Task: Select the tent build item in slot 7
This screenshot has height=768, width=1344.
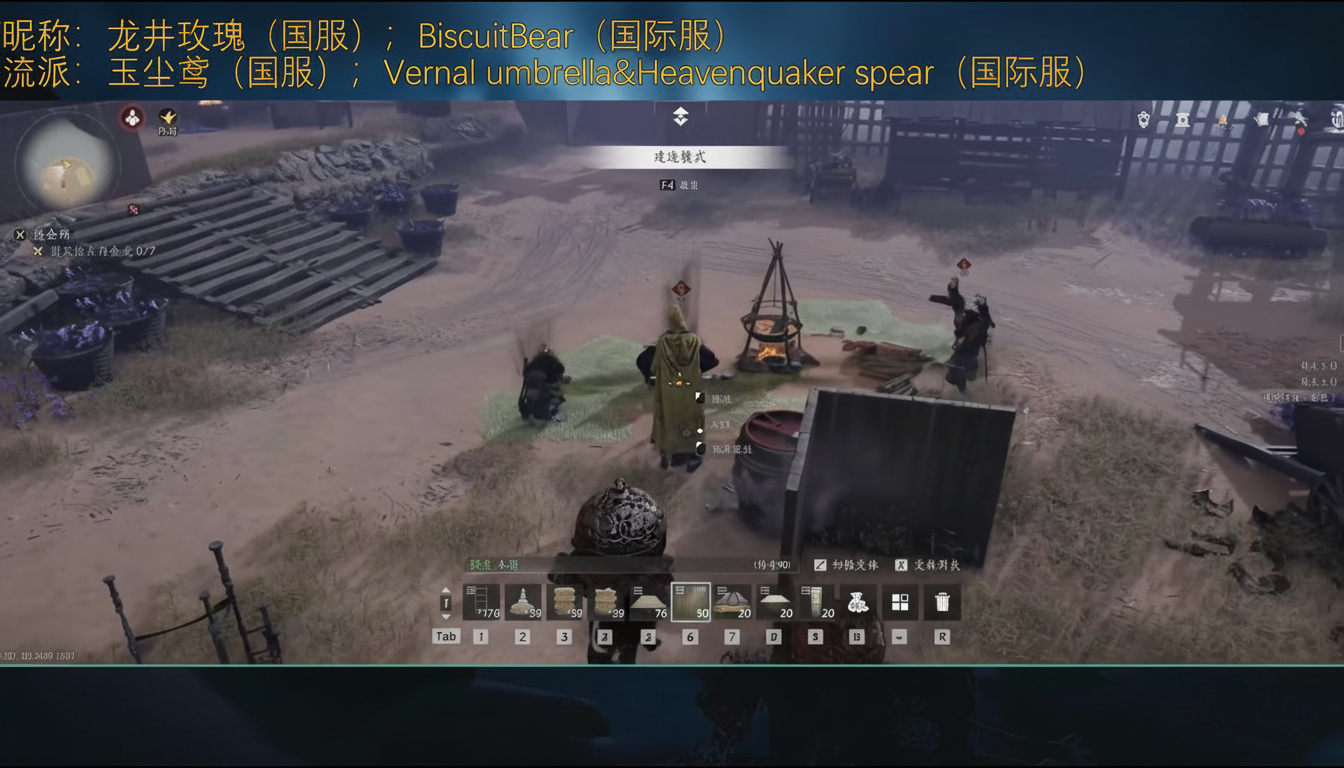Action: [731, 600]
